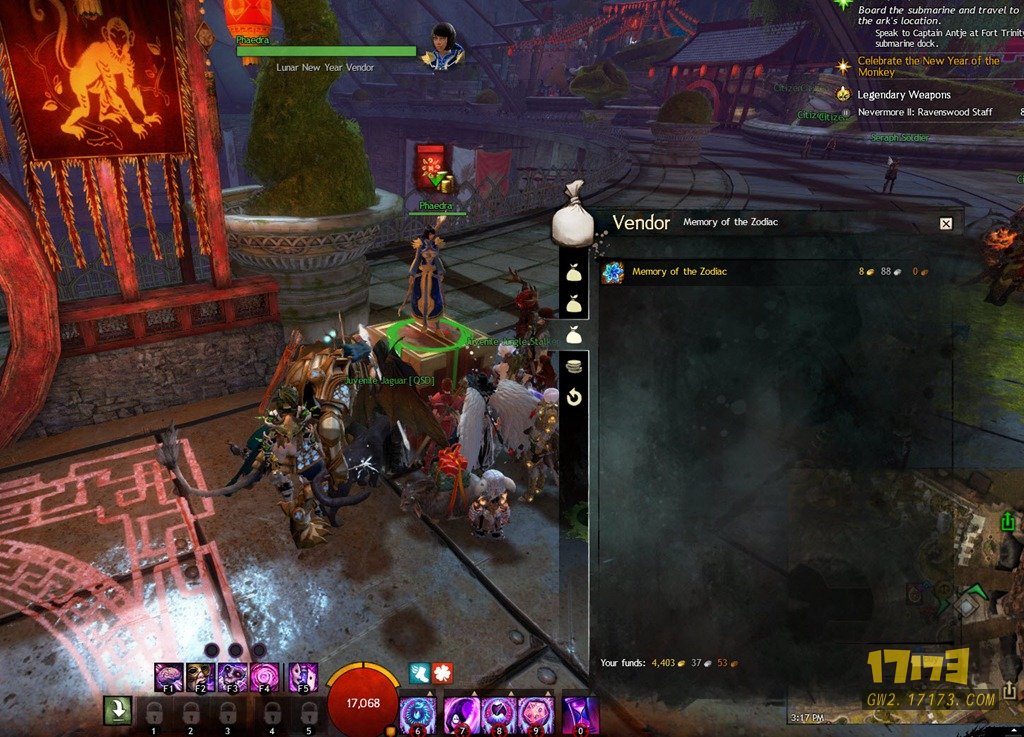Activate the F2 mask shatter skill
The image size is (1024, 737).
(x=200, y=677)
